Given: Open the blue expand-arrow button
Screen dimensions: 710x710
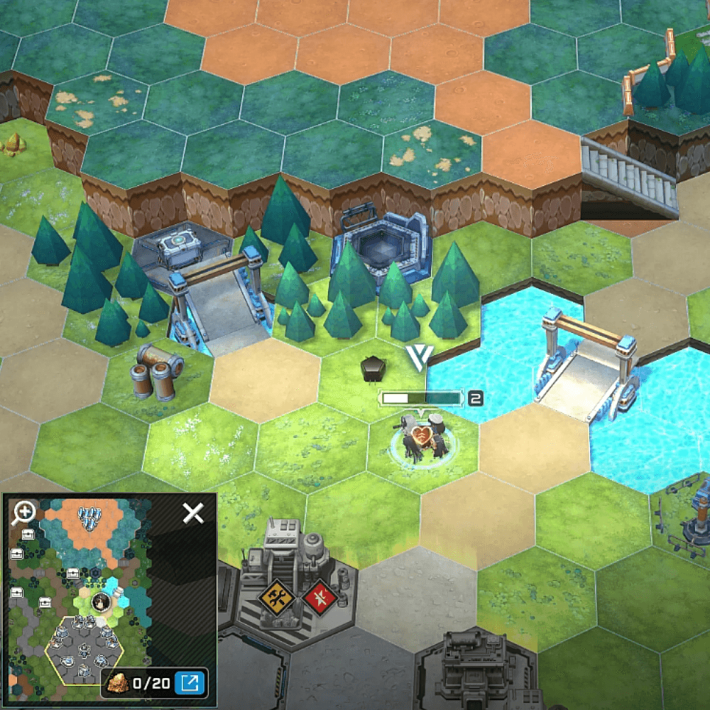Looking at the screenshot, I should pyautogui.click(x=187, y=683).
